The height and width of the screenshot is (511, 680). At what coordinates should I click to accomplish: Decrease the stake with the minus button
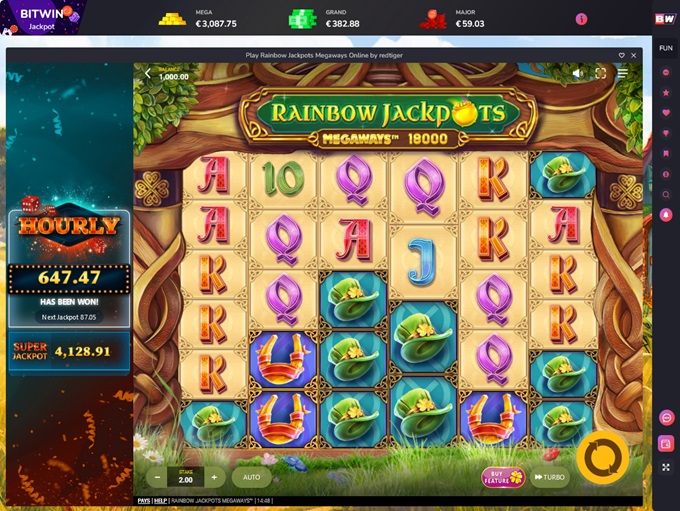pos(158,477)
